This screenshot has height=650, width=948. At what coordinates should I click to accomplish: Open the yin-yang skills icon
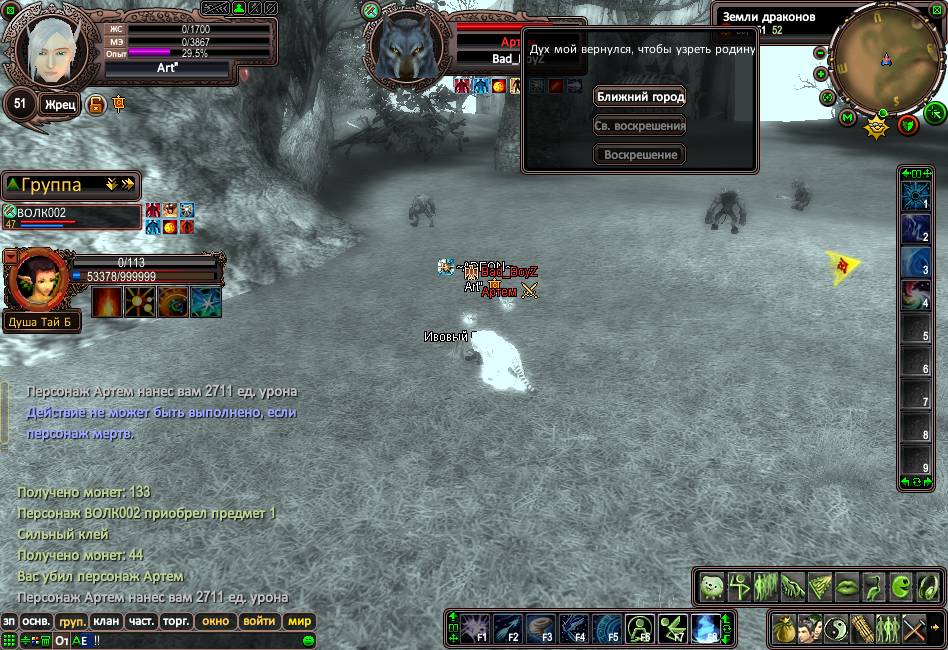pos(835,629)
